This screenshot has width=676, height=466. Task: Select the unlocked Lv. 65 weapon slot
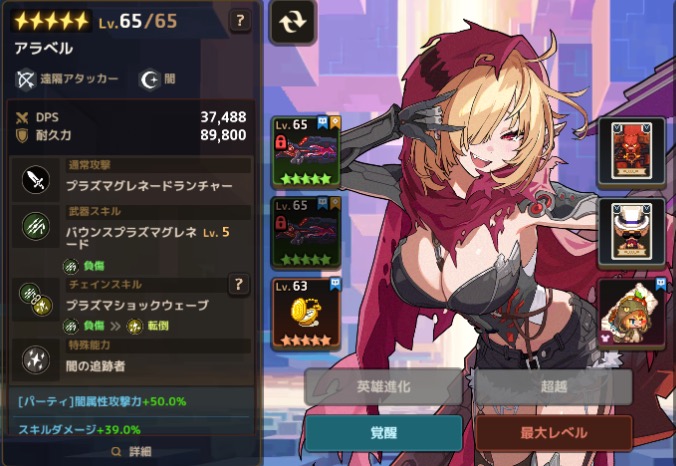(306, 231)
